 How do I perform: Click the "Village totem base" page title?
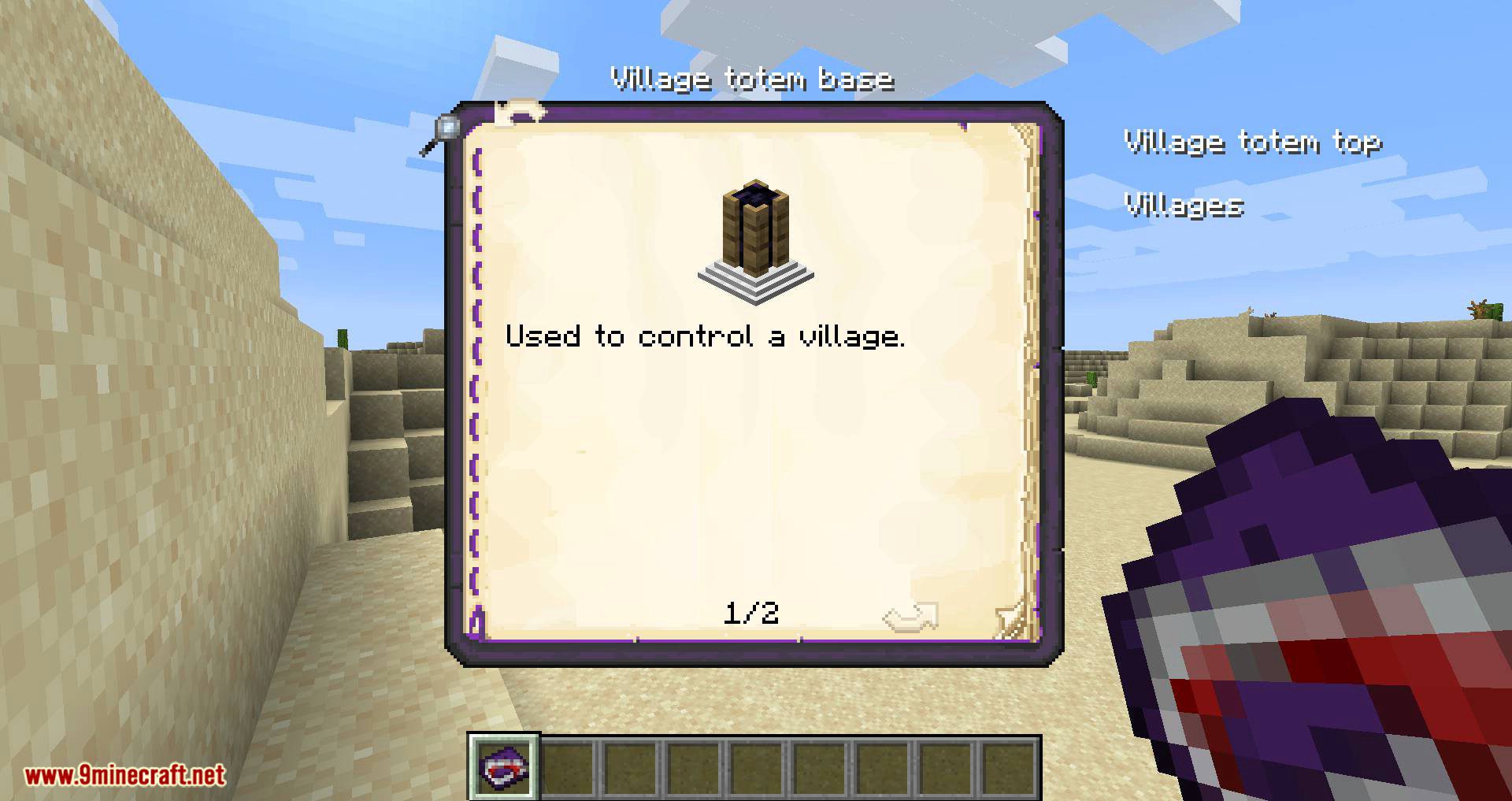pos(752,79)
